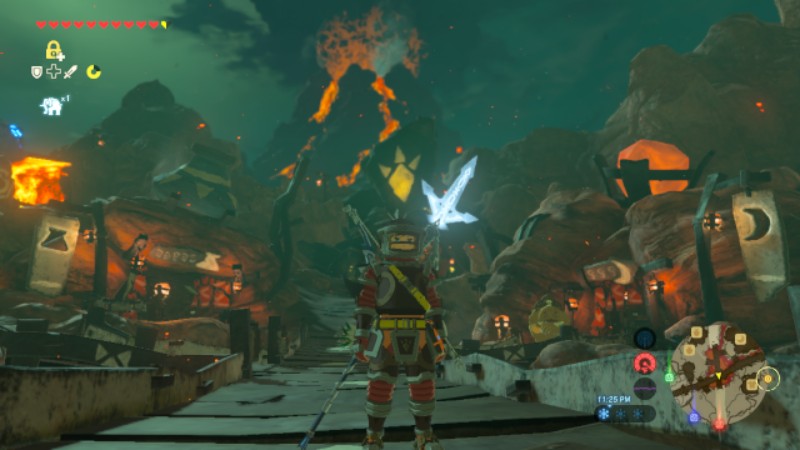Select the blue pin on the minimap
This screenshot has height=450, width=800.
(693, 416)
